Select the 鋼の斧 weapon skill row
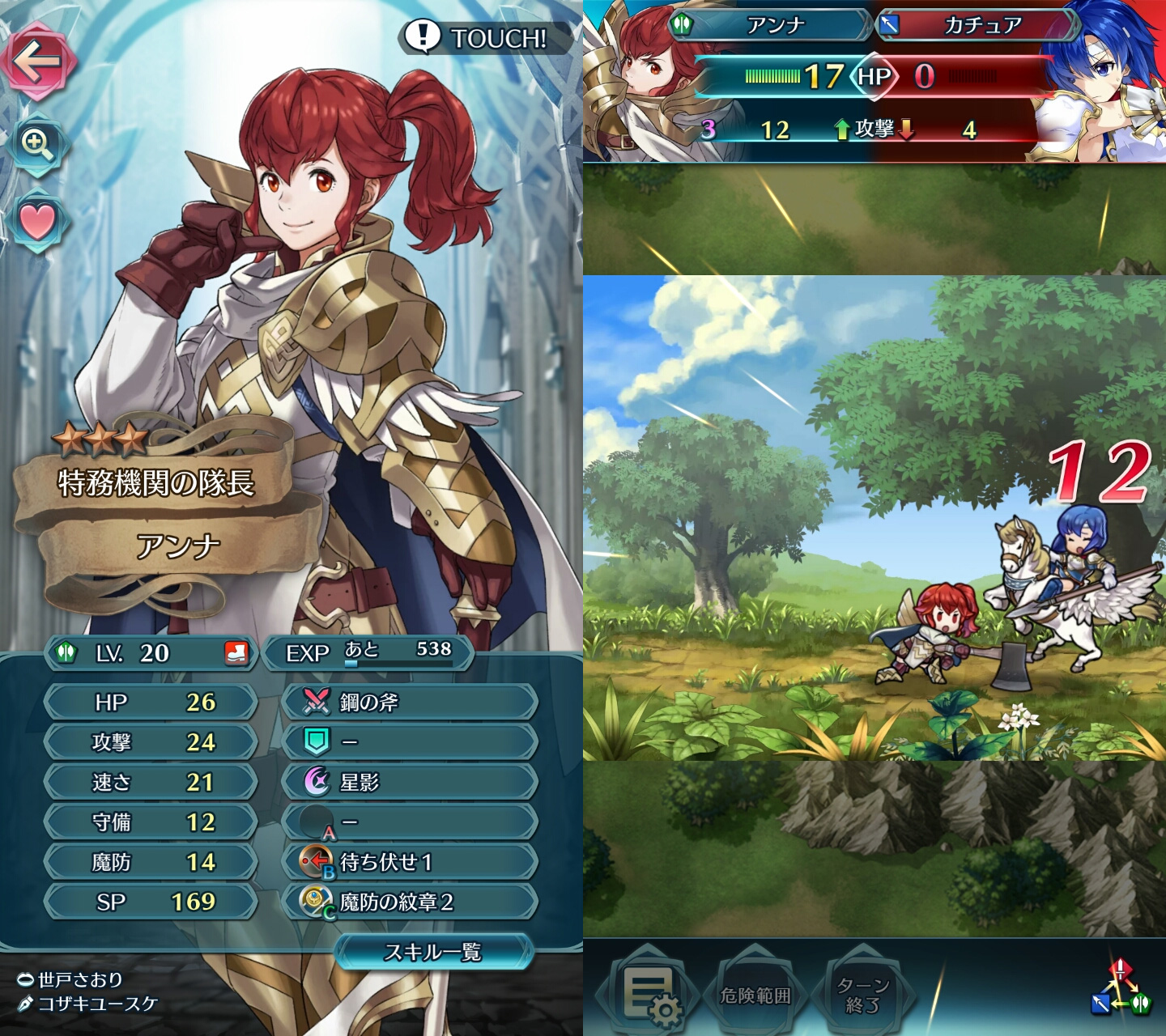The image size is (1166, 1036). coord(410,702)
